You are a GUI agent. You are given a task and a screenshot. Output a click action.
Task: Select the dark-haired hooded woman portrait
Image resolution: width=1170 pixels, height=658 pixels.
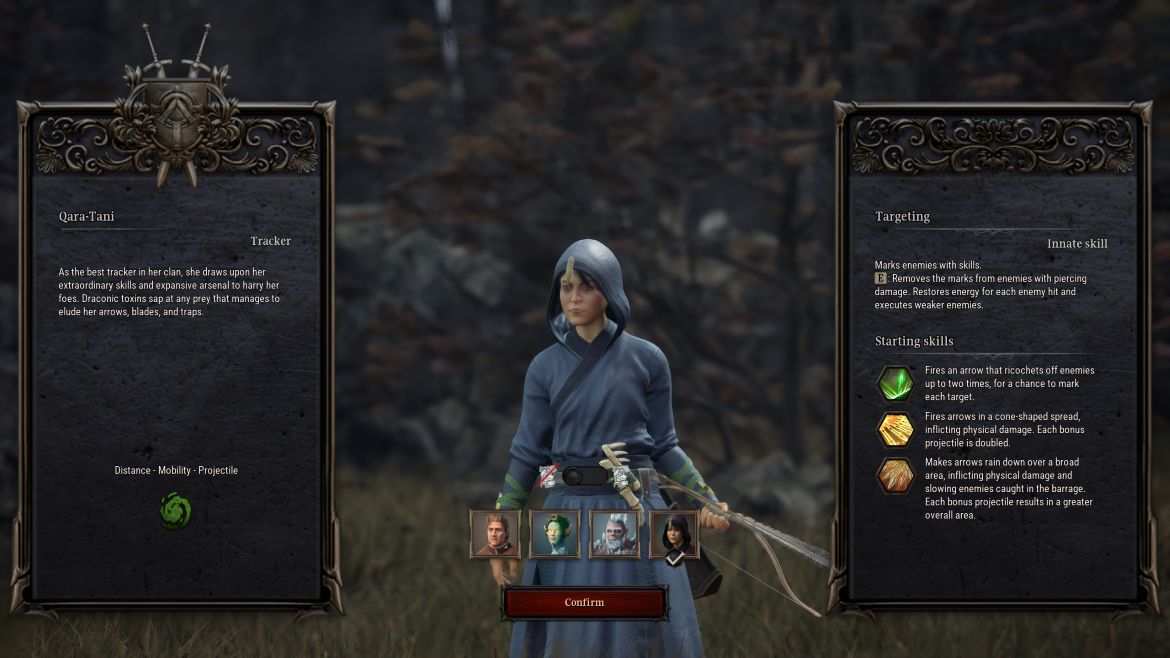[674, 534]
